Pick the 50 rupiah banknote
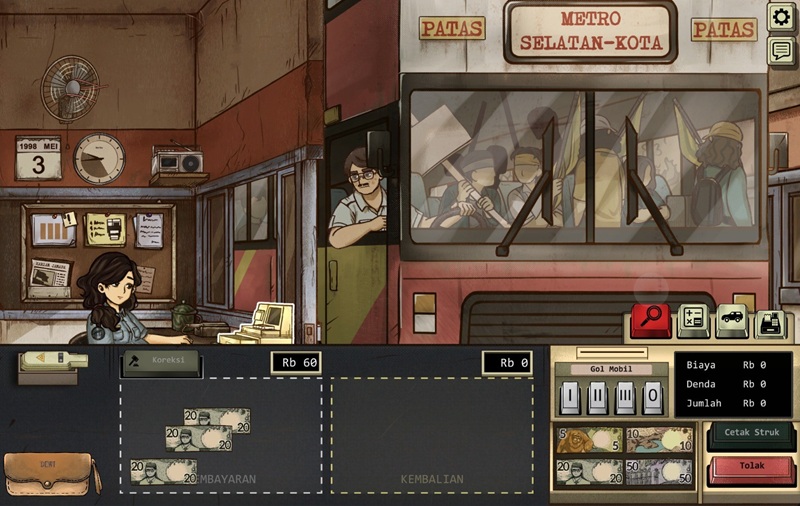 click(x=659, y=472)
